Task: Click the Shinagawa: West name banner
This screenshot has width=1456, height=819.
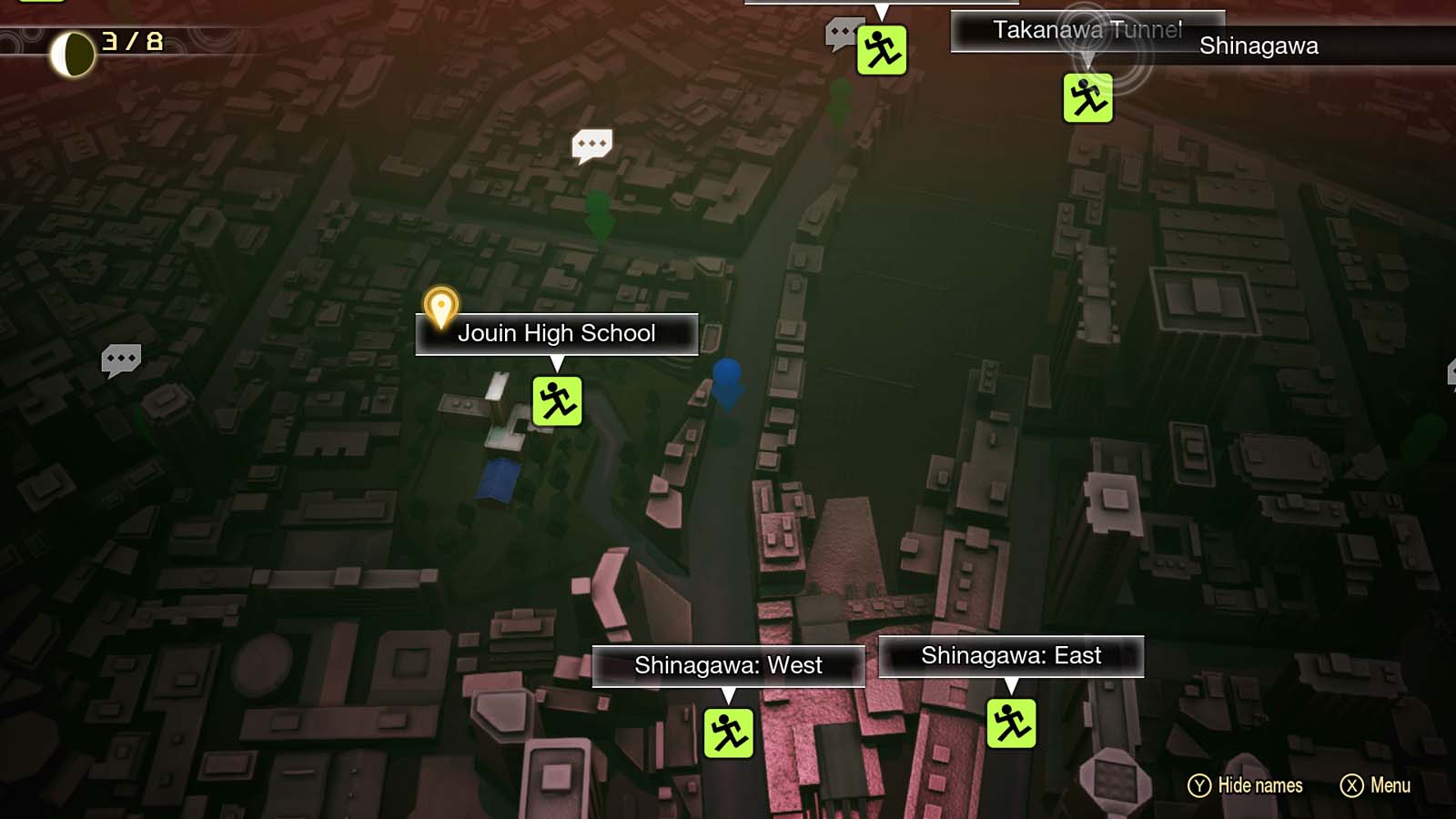Action: (x=728, y=665)
